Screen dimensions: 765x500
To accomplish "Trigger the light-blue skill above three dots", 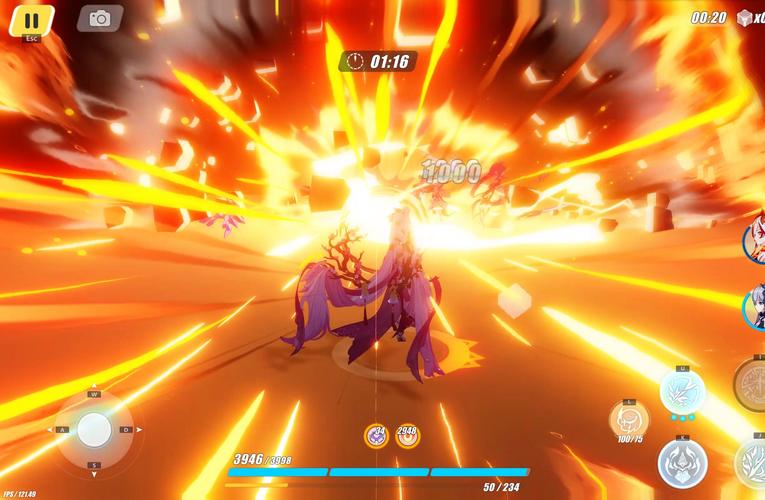I will [x=683, y=390].
